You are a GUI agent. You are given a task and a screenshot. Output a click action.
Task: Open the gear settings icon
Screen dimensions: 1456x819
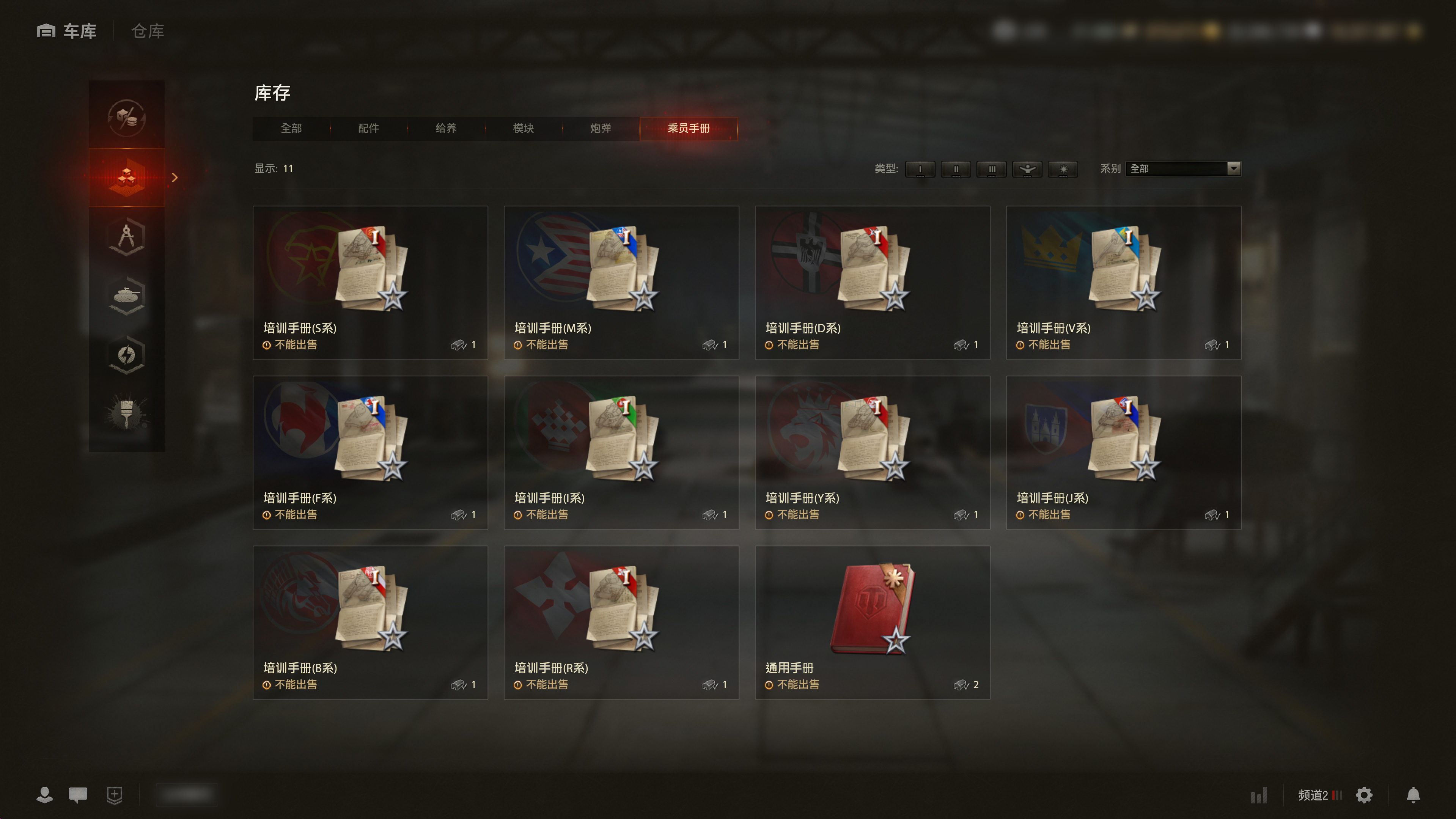point(1364,795)
